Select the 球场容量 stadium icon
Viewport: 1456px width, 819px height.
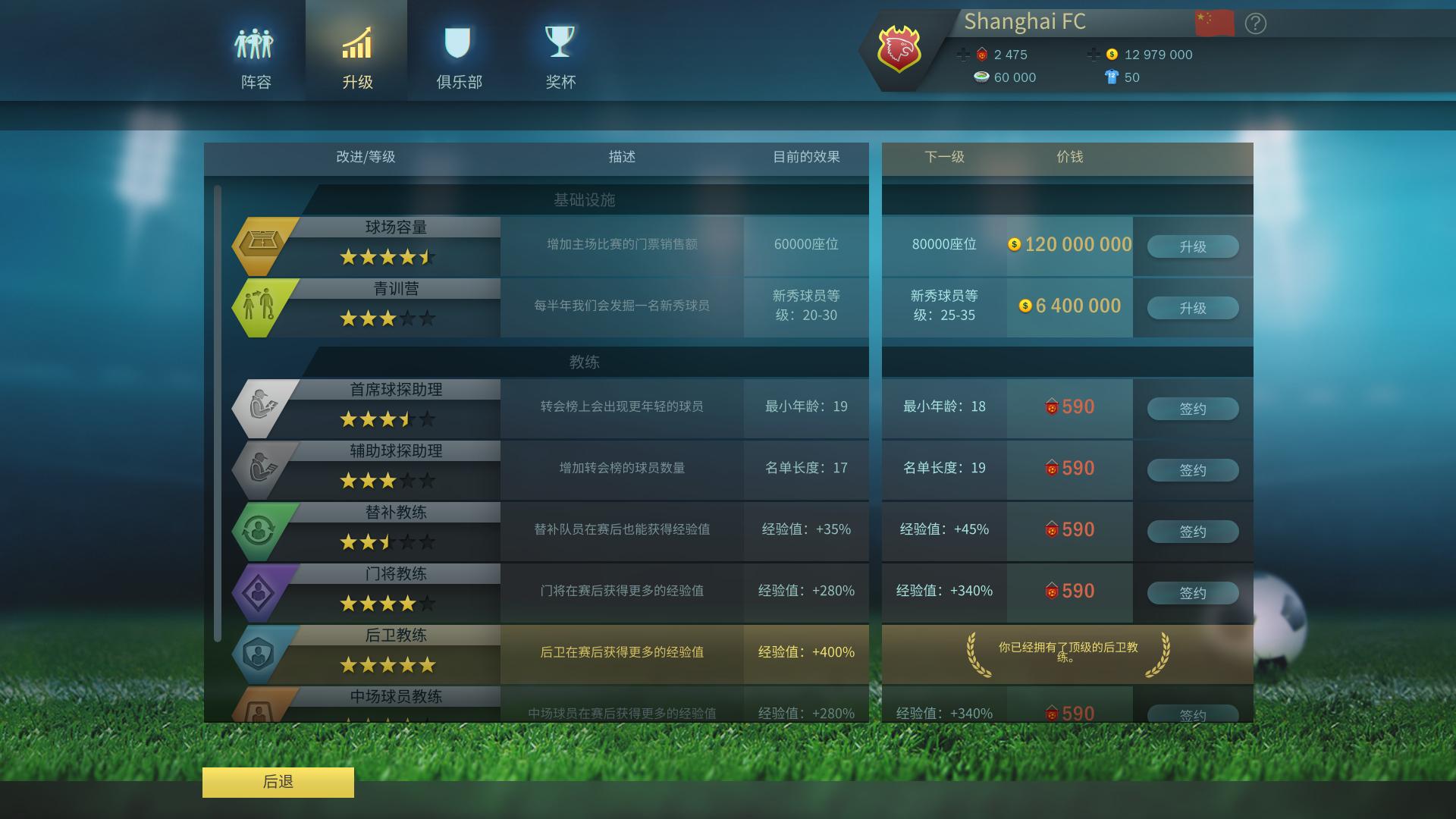point(262,241)
